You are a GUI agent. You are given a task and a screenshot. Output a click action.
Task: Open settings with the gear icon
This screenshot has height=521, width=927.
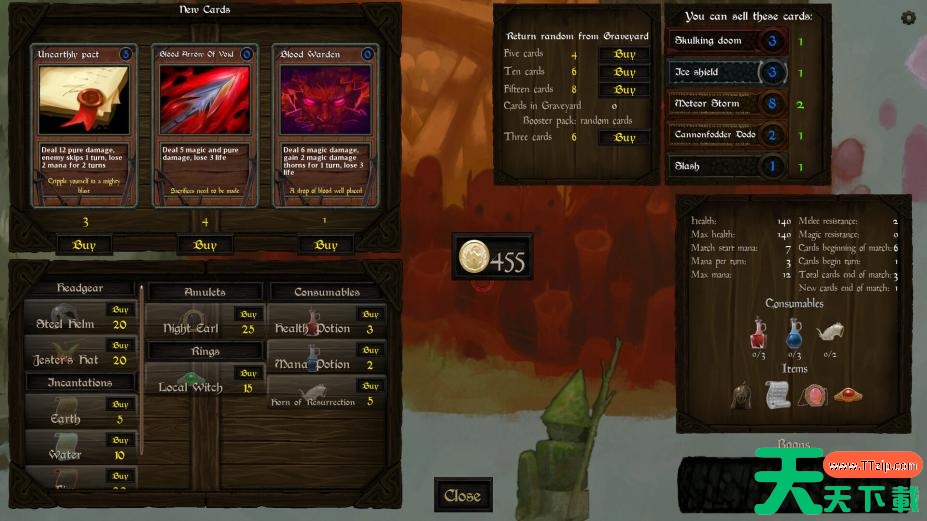pyautogui.click(x=908, y=17)
